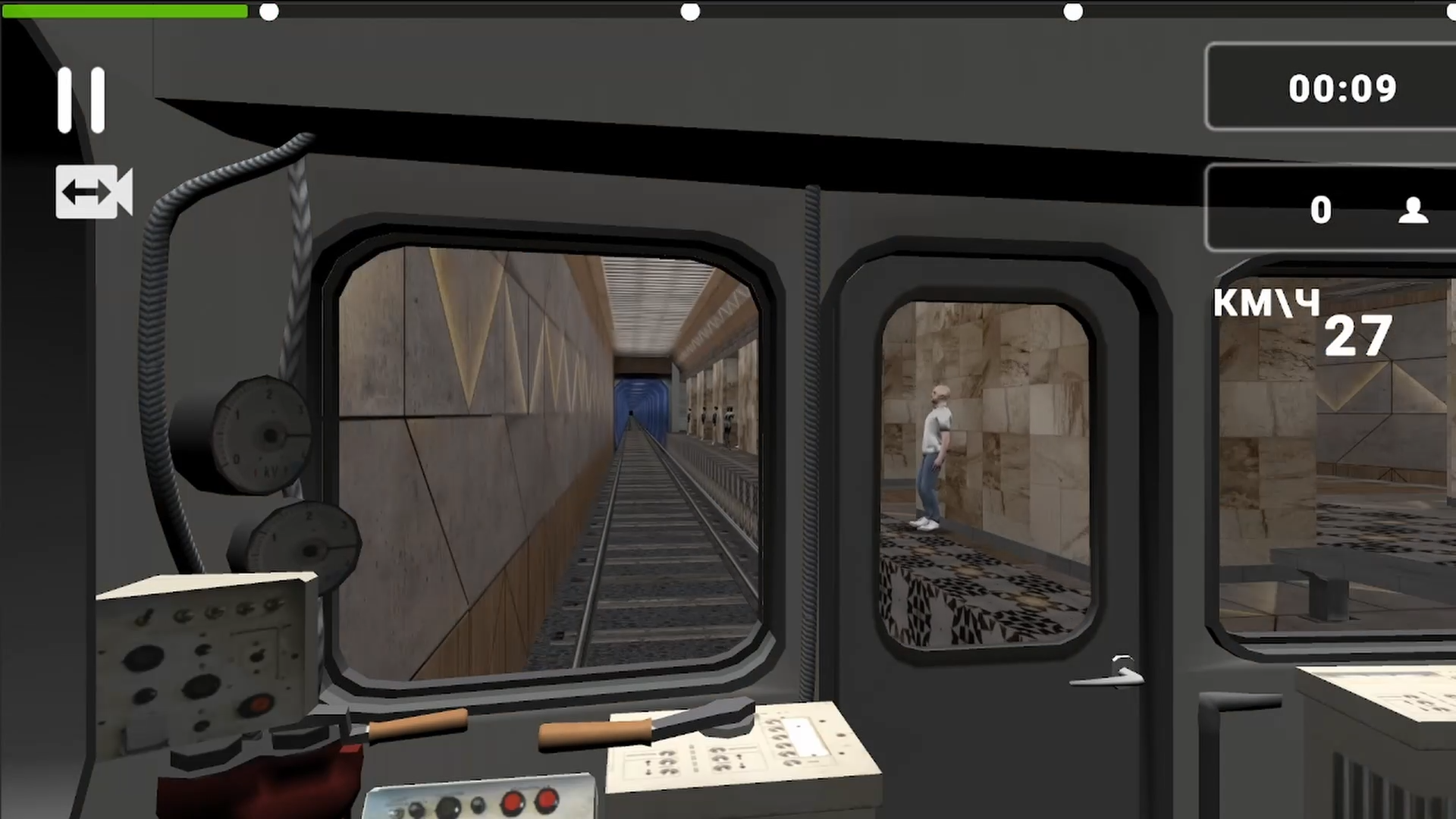
Task: Click the first station marker on the progress bar
Action: point(269,11)
